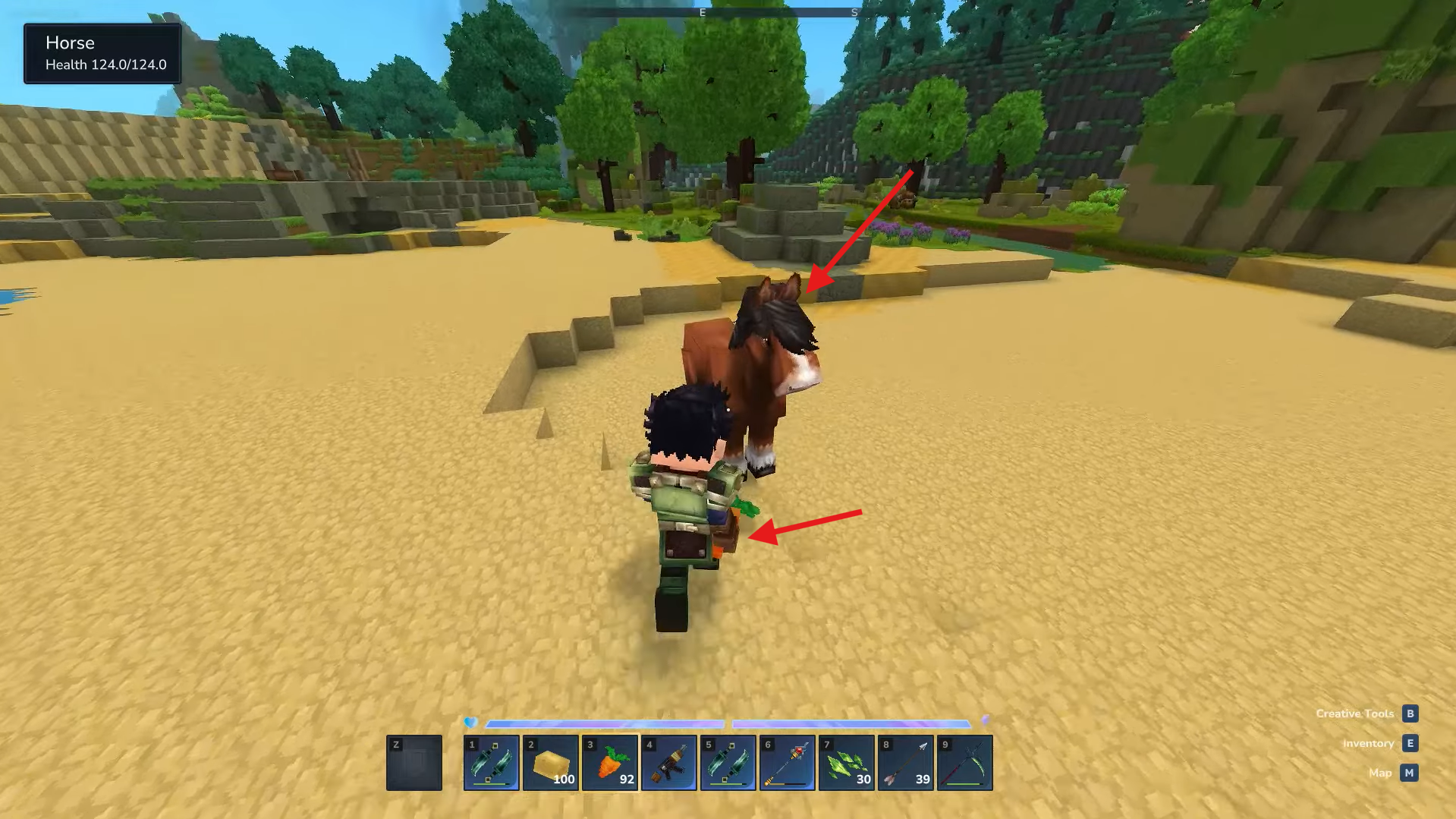Image resolution: width=1456 pixels, height=819 pixels.
Task: Click the heart icon beside the health bar
Action: click(x=468, y=723)
